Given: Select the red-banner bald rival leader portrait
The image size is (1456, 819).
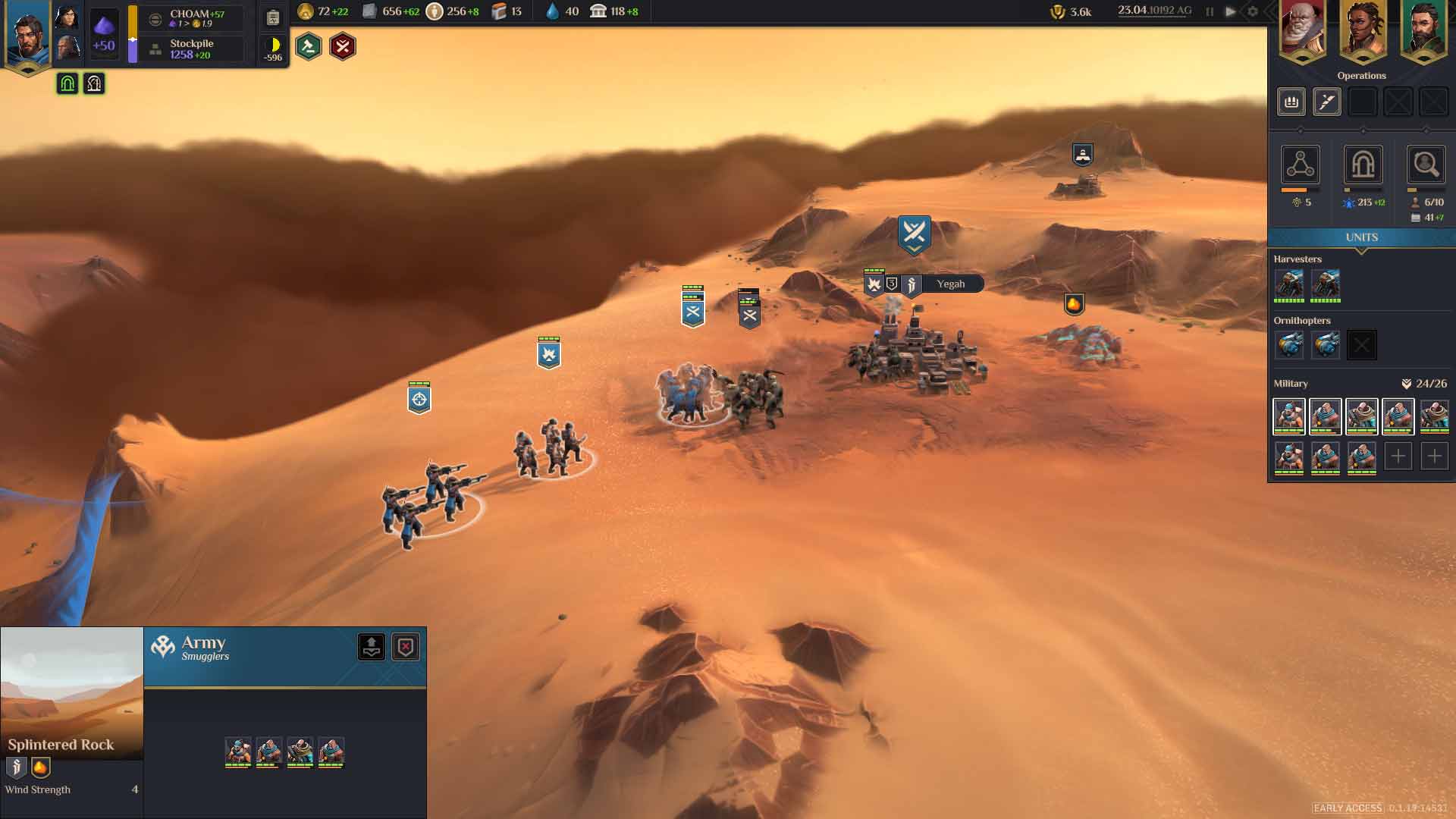Looking at the screenshot, I should (1302, 30).
